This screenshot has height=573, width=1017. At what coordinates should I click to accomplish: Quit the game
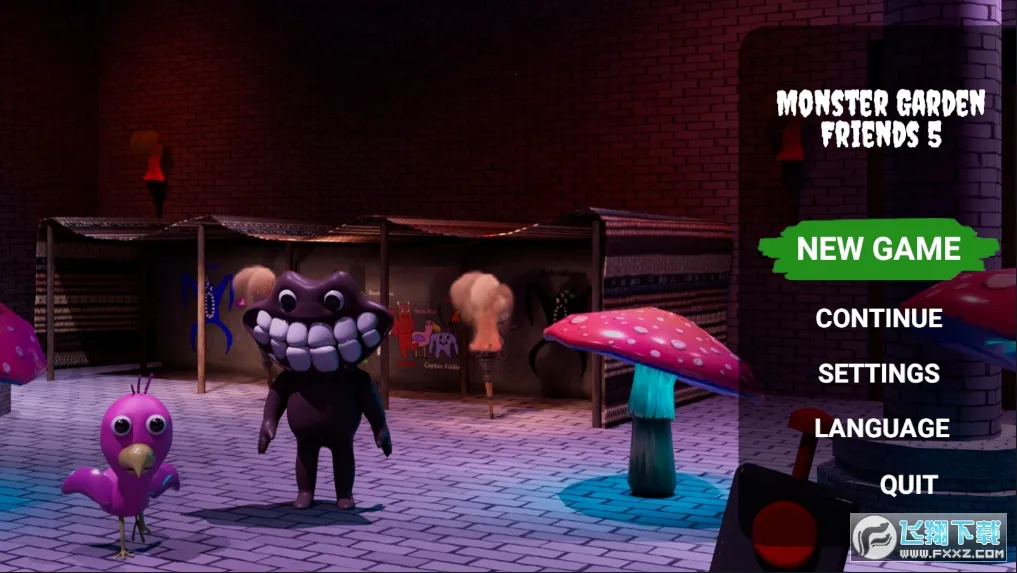click(x=908, y=485)
